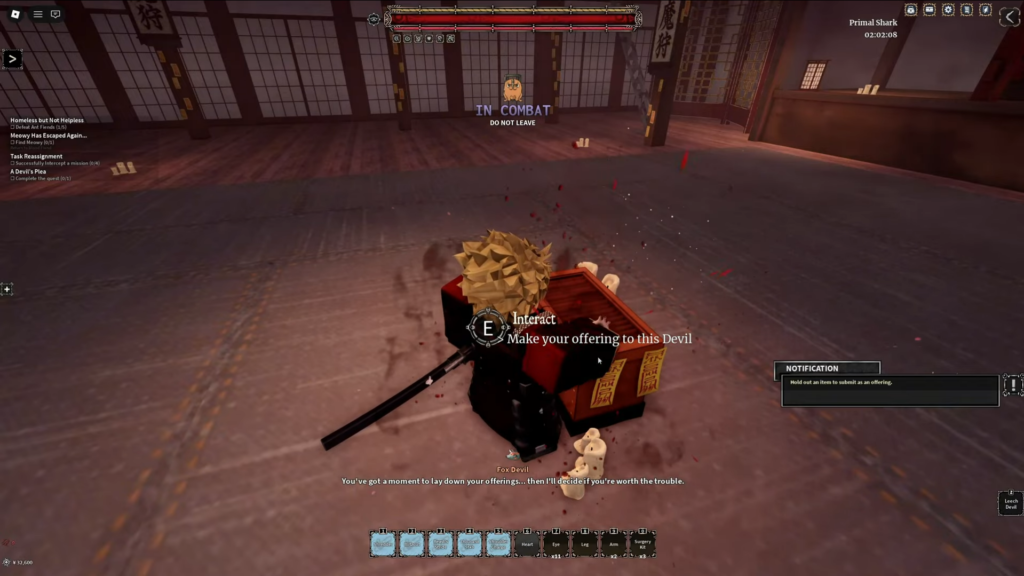The height and width of the screenshot is (576, 1024).
Task: Select the Heart hotbar slot
Action: tap(527, 543)
